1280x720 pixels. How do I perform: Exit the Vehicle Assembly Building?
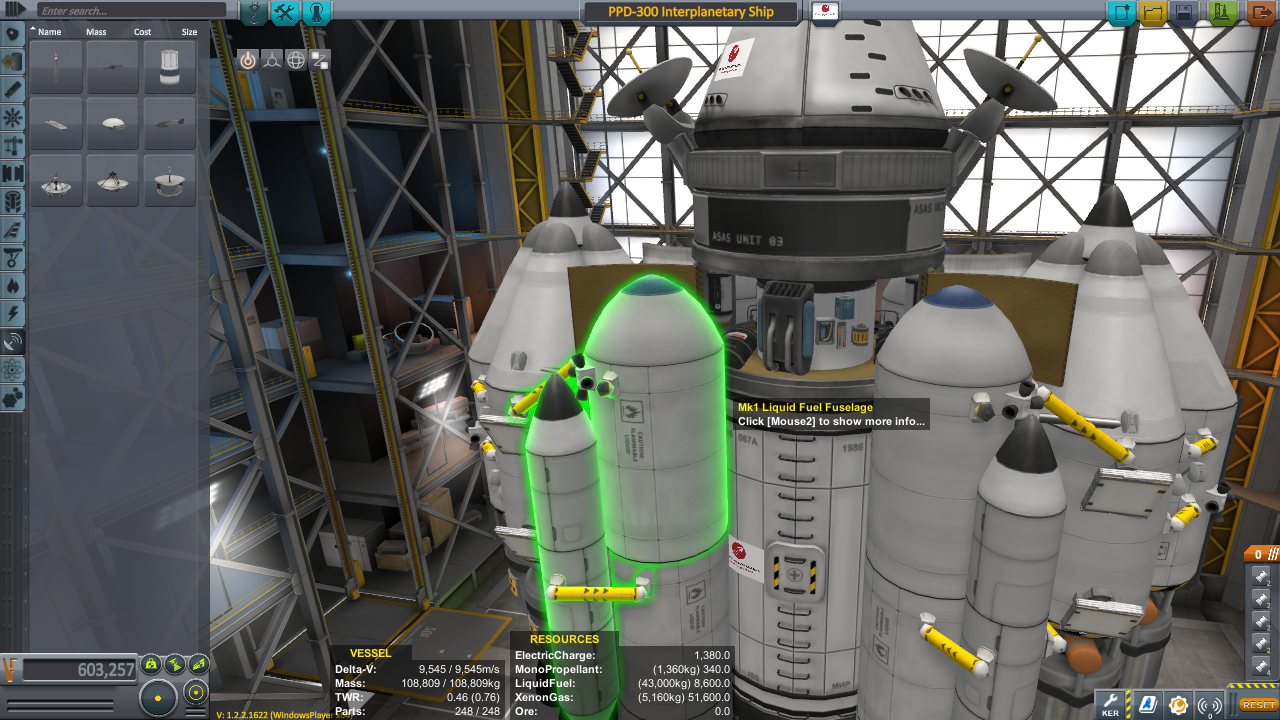click(x=1259, y=13)
